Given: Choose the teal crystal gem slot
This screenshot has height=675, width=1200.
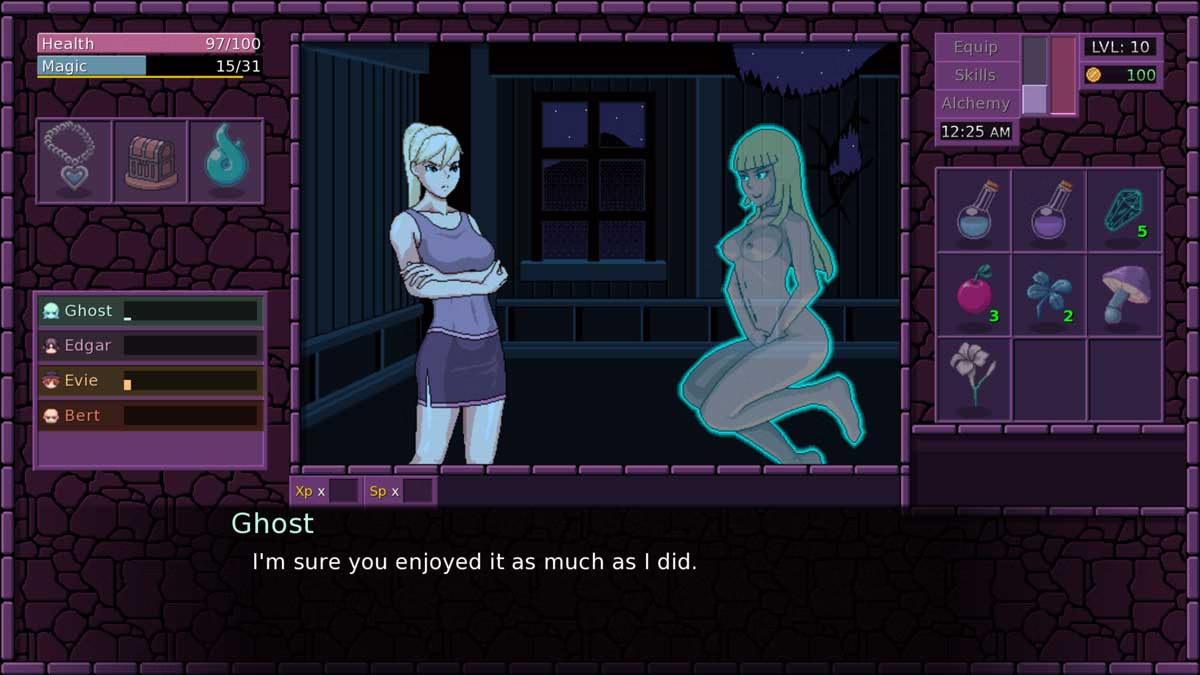Looking at the screenshot, I should (x=1124, y=210).
